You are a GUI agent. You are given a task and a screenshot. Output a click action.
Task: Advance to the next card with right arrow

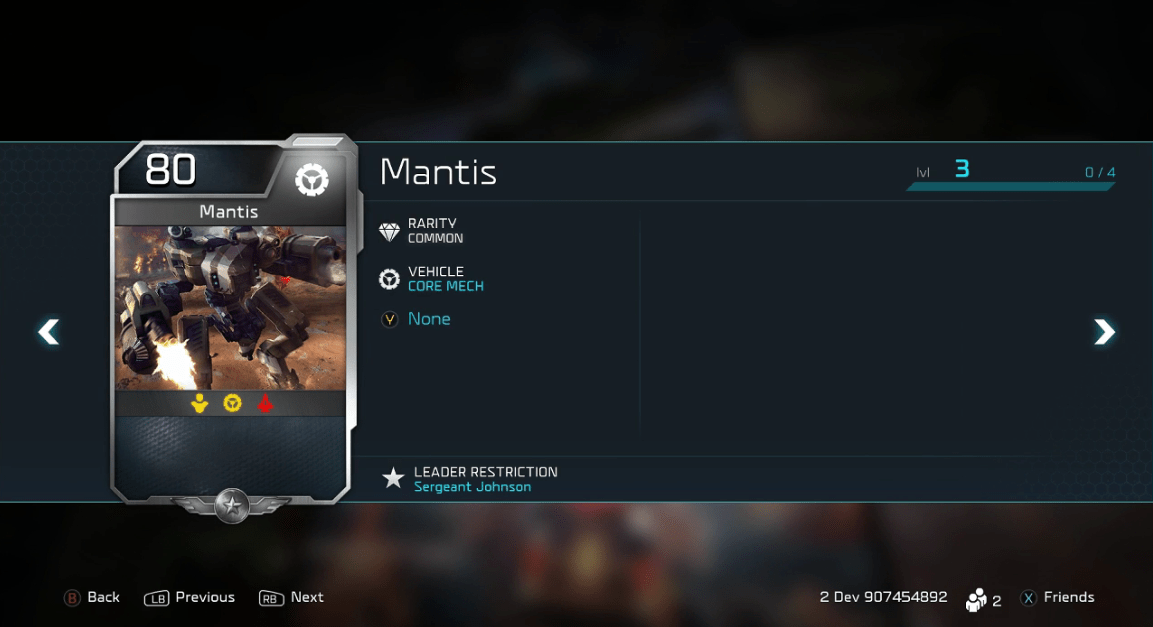coord(1104,332)
